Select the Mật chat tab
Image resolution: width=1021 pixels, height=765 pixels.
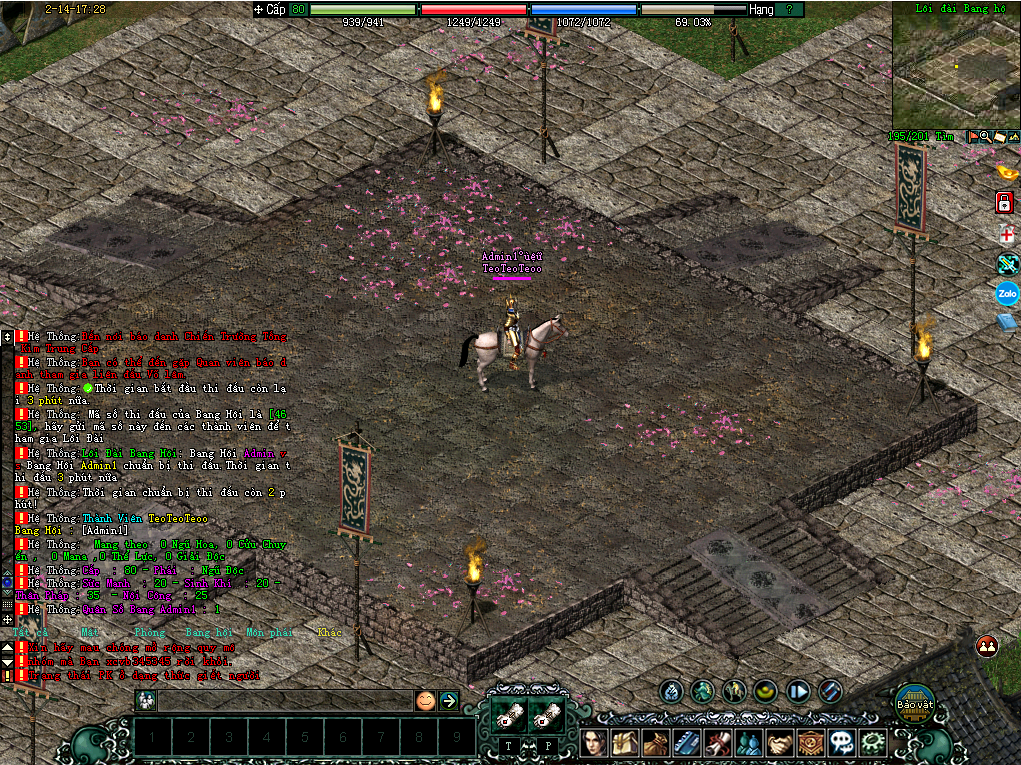click(x=89, y=632)
